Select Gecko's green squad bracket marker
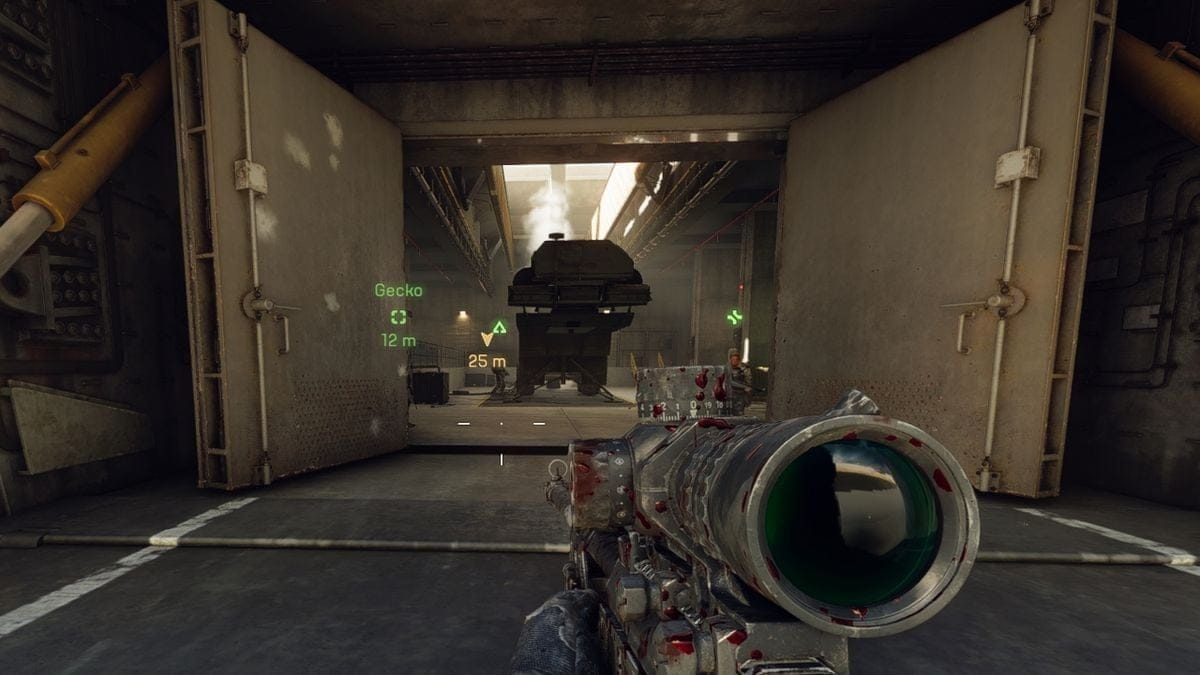Screen dimensions: 1200x675 (399, 316)
